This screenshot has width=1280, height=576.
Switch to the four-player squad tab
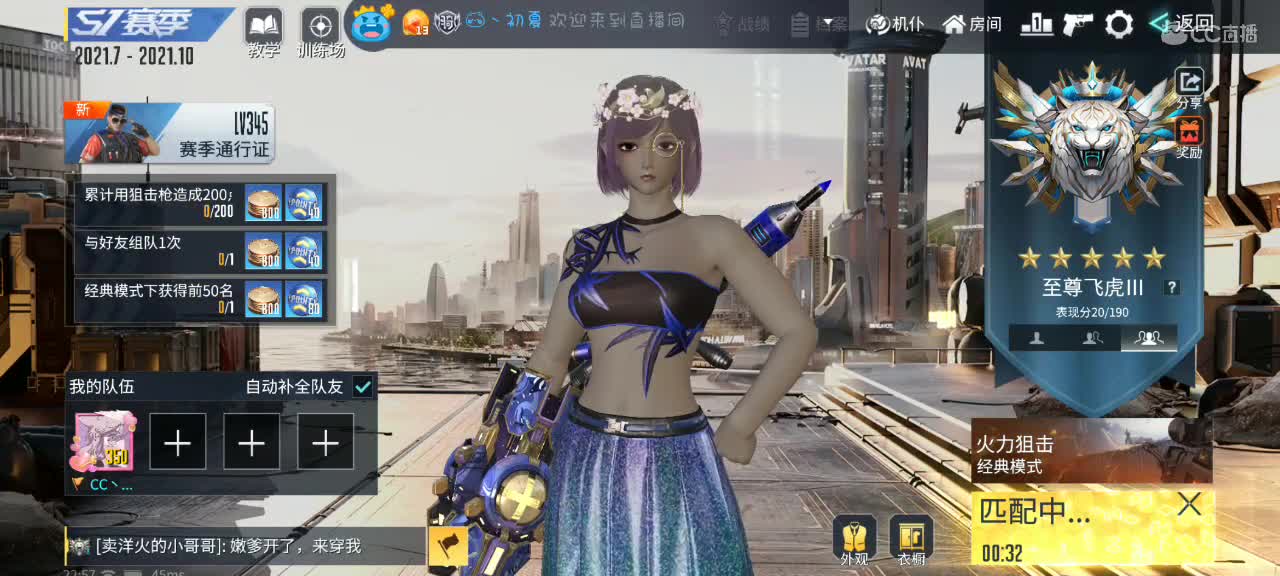(1149, 338)
